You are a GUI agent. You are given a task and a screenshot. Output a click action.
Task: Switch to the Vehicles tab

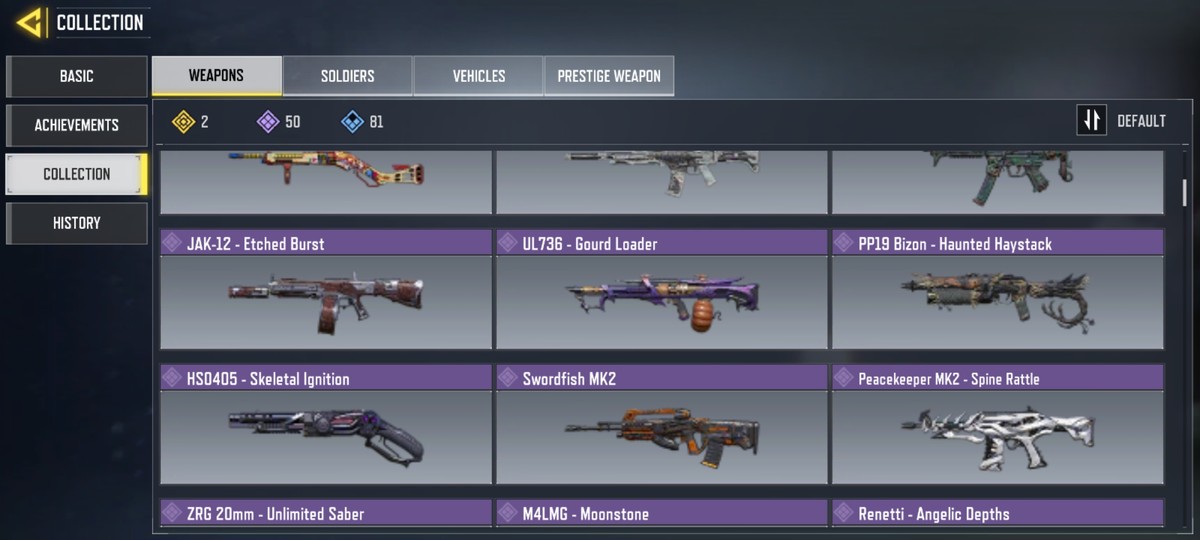pyautogui.click(x=478, y=76)
